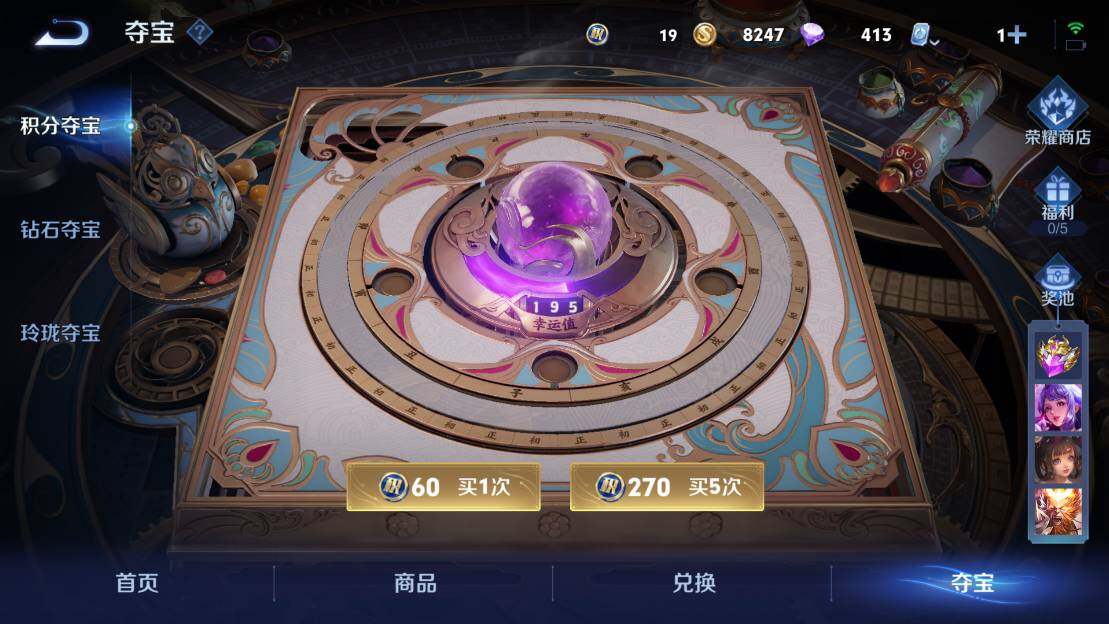Select the 夺宝 bottom tab
The width and height of the screenshot is (1109, 624).
pyautogui.click(x=970, y=583)
